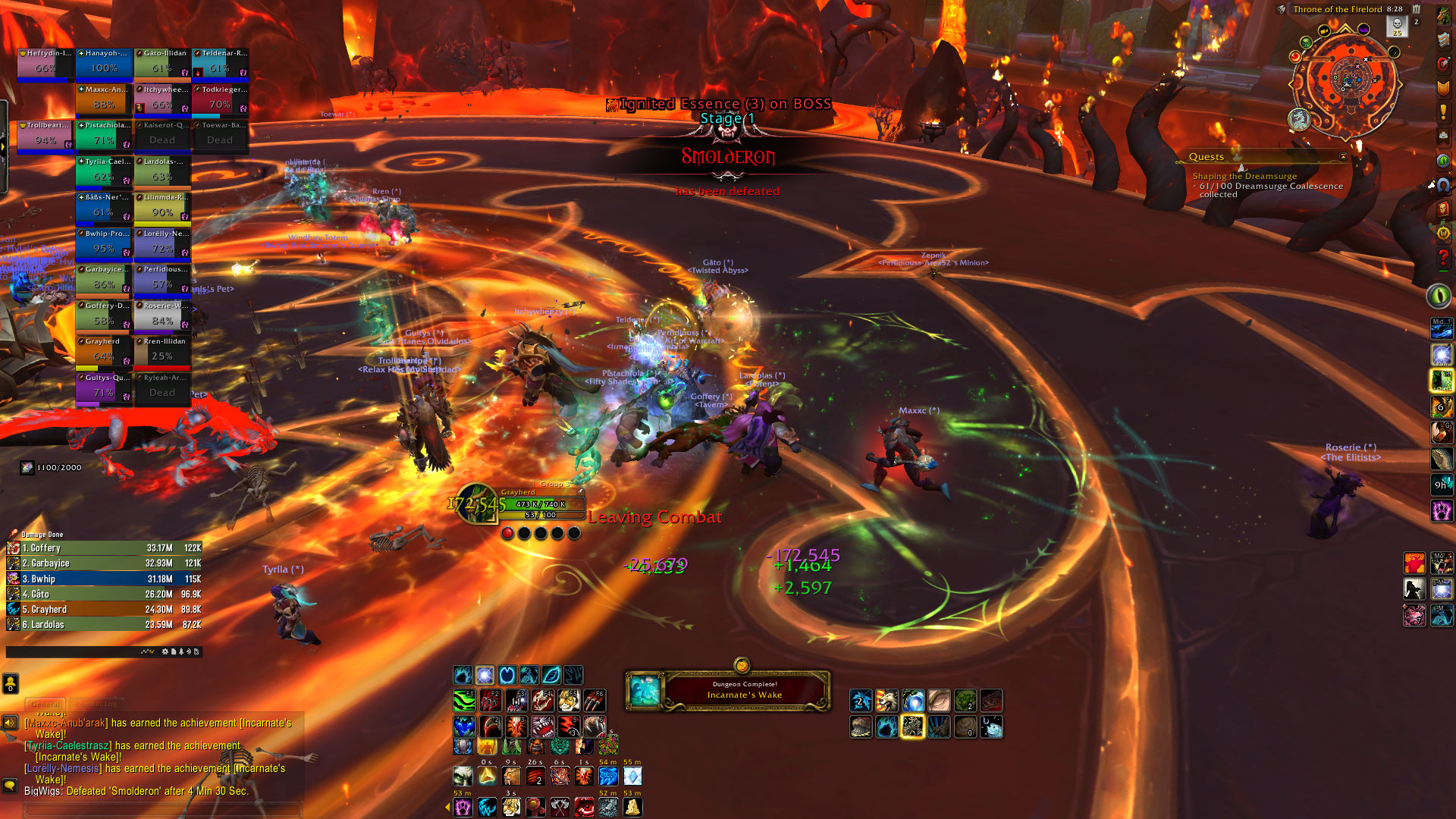Screen dimensions: 1456x819
Task: Open the chat speech bubble menu
Action: pyautogui.click(x=10, y=785)
